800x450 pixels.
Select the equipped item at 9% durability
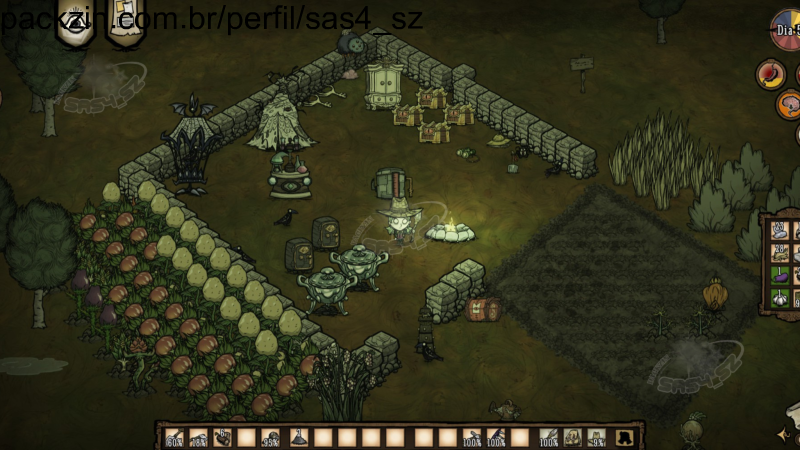point(597,437)
